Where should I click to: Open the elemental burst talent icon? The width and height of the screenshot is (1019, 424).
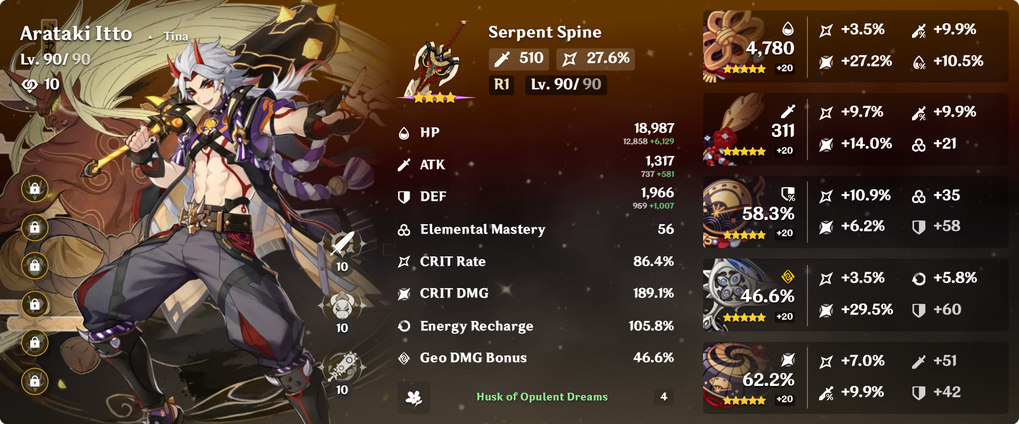[342, 365]
